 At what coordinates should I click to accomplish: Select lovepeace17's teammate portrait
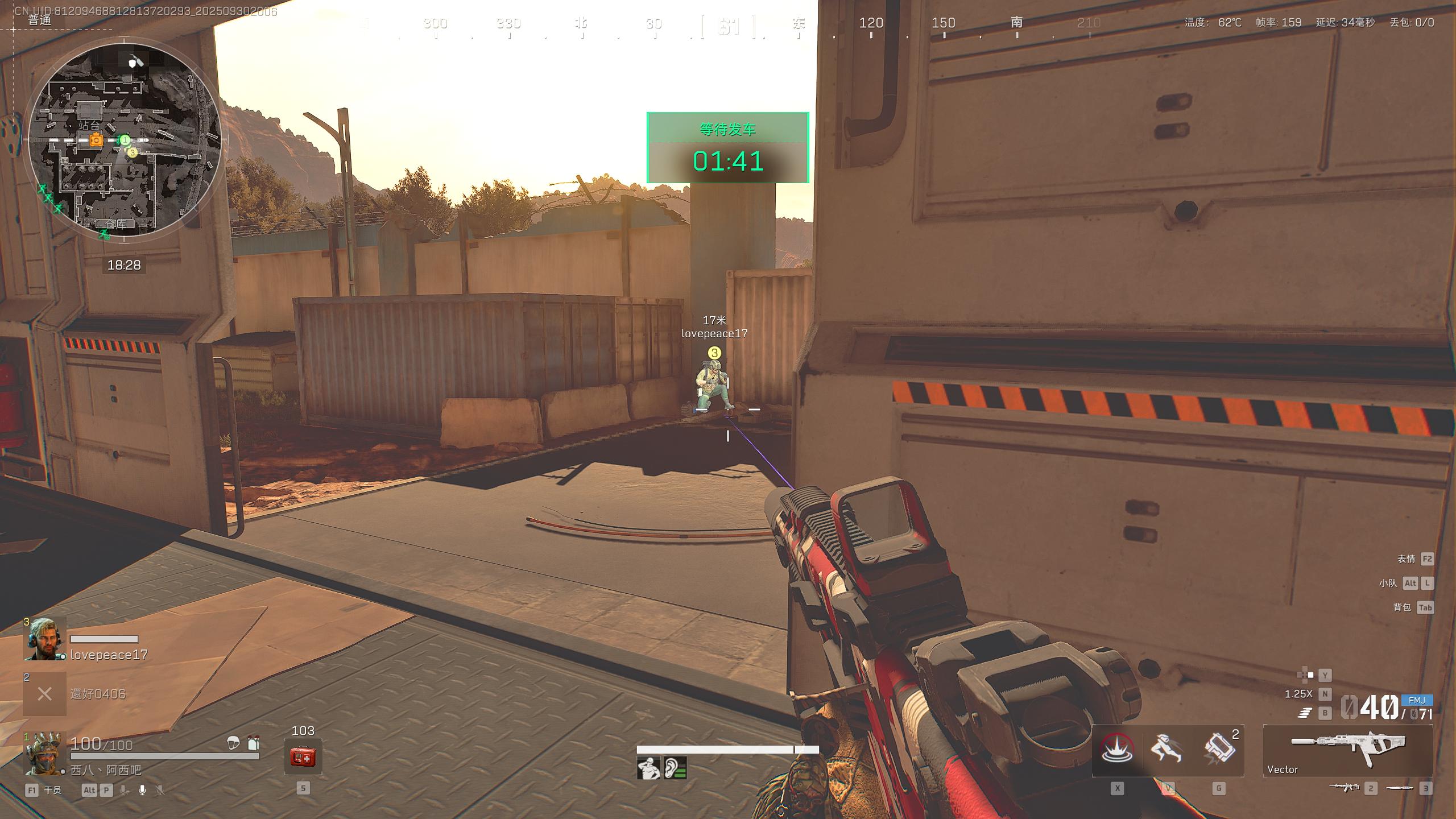(x=44, y=639)
